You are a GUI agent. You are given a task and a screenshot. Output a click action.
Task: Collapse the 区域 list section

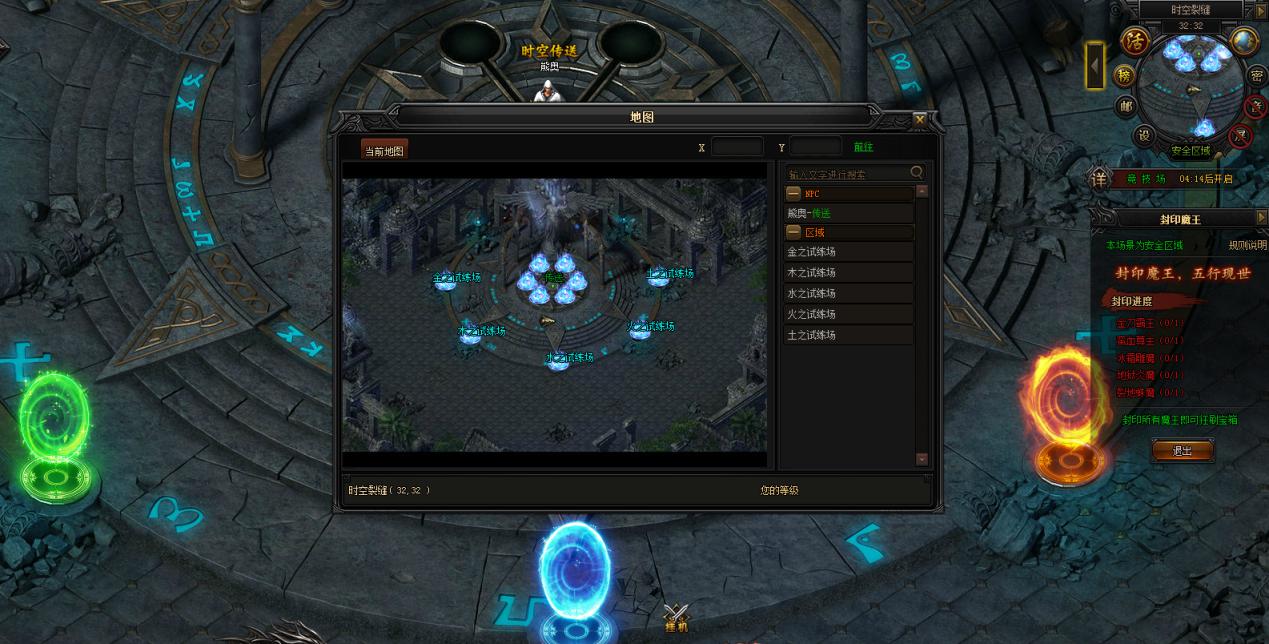793,232
